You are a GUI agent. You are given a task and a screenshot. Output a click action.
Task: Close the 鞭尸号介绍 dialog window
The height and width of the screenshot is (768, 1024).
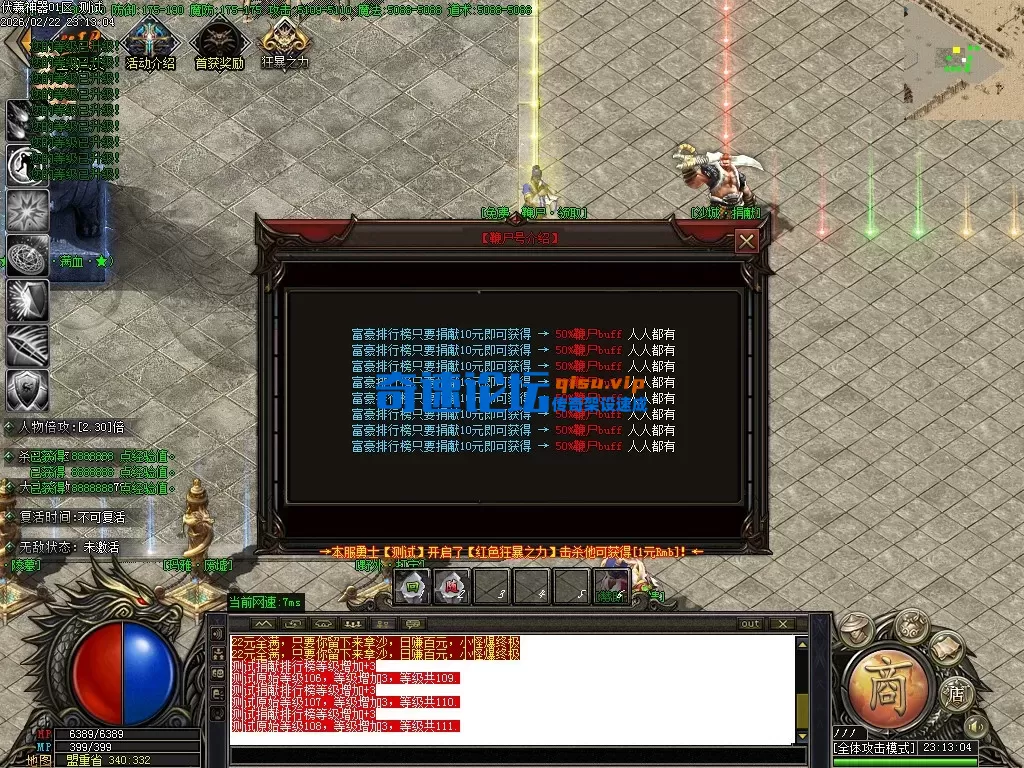pos(746,241)
